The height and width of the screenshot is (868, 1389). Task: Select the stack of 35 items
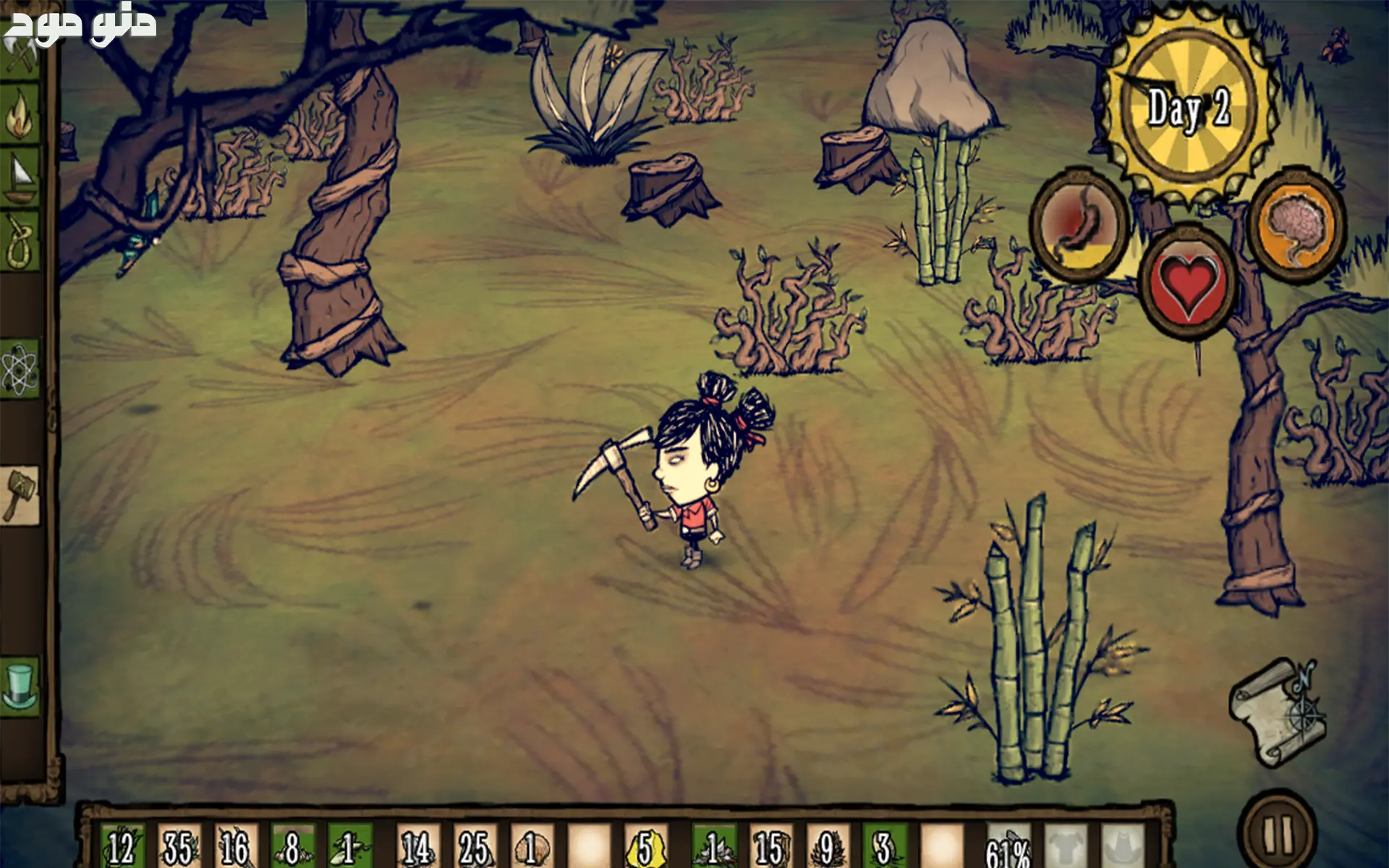179,846
